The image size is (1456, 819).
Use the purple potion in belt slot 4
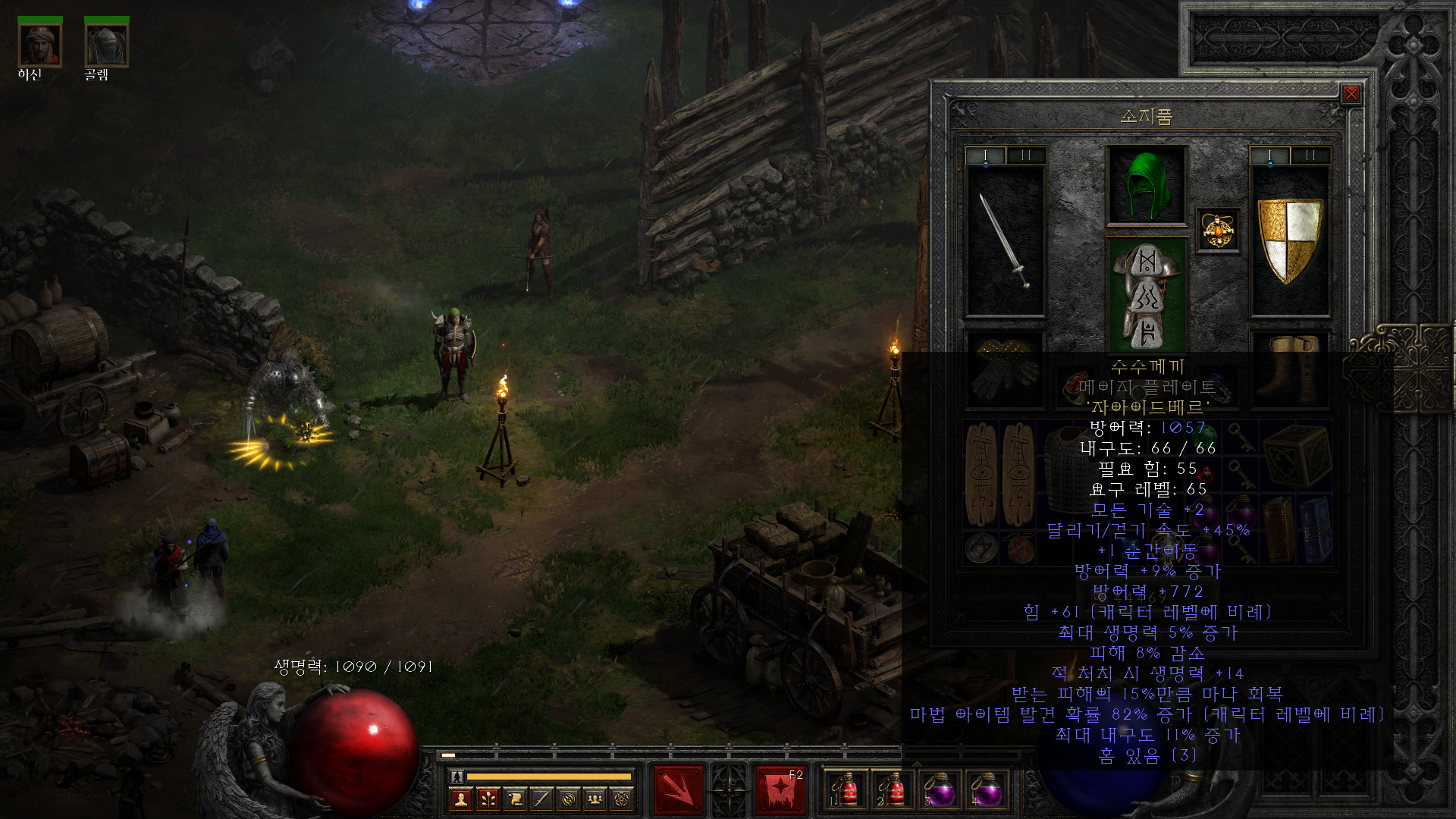(987, 791)
